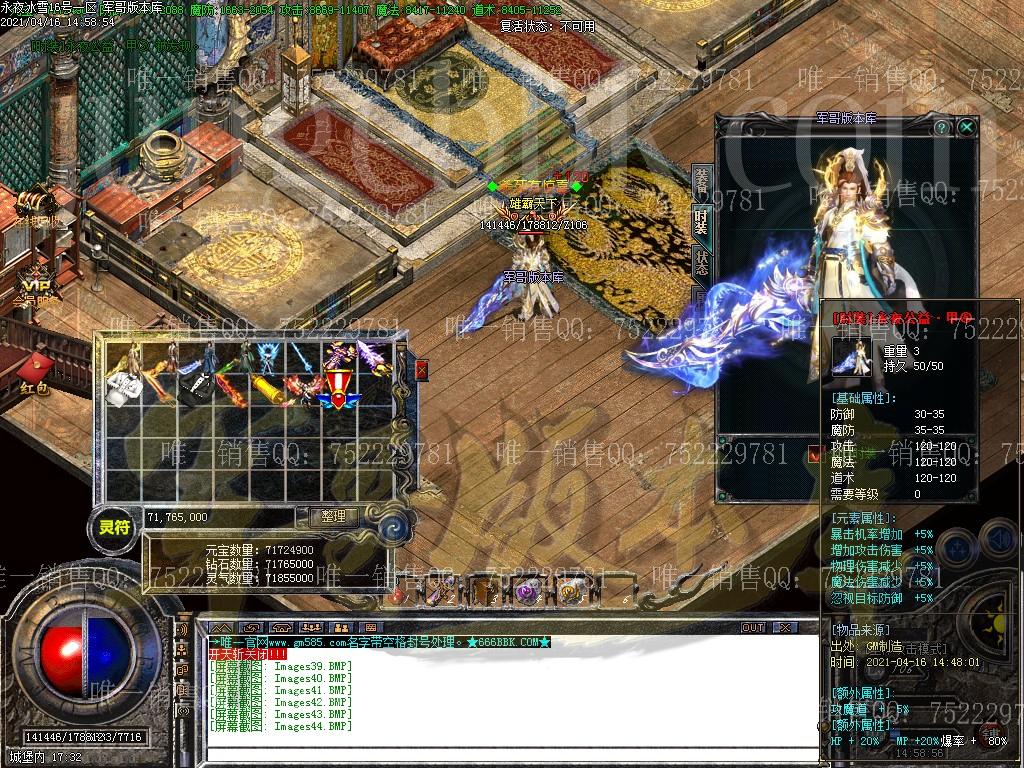Switch to the 状态 status tab
The image size is (1024, 768).
pyautogui.click(x=701, y=261)
